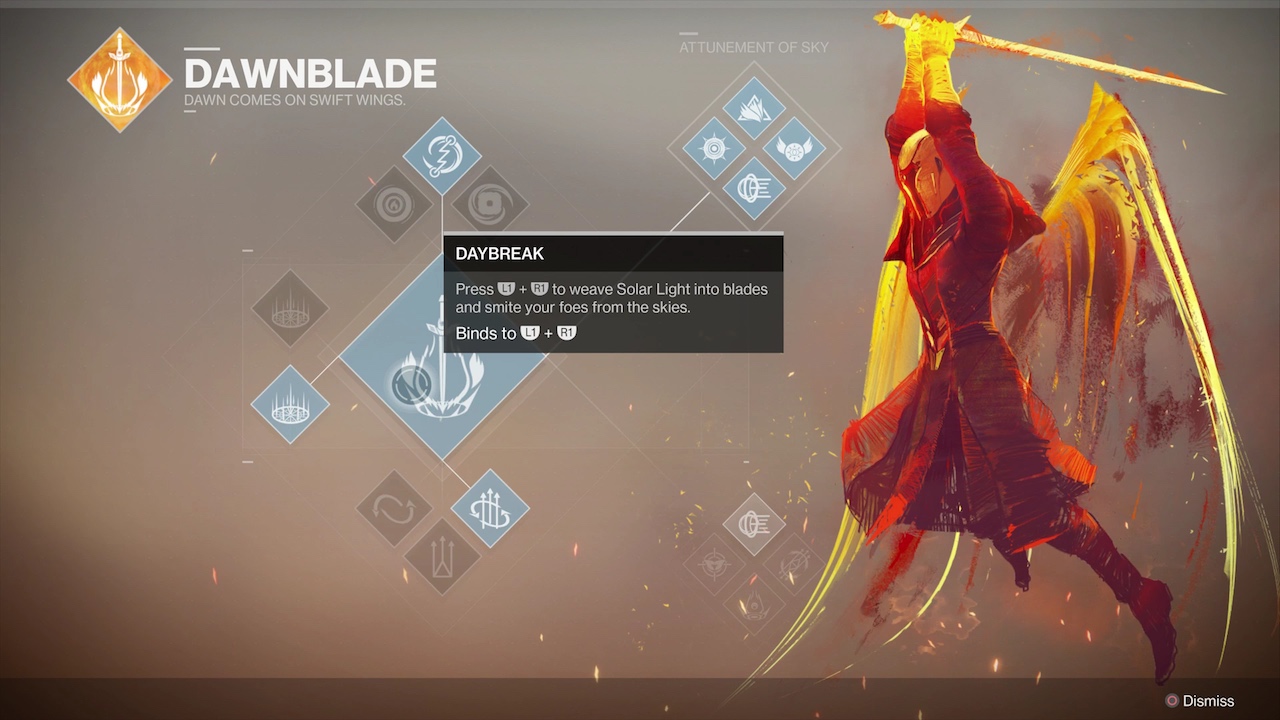Viewport: 1280px width, 720px height.
Task: Pick the faded arcane sigil perk diamond
Action: tap(794, 564)
